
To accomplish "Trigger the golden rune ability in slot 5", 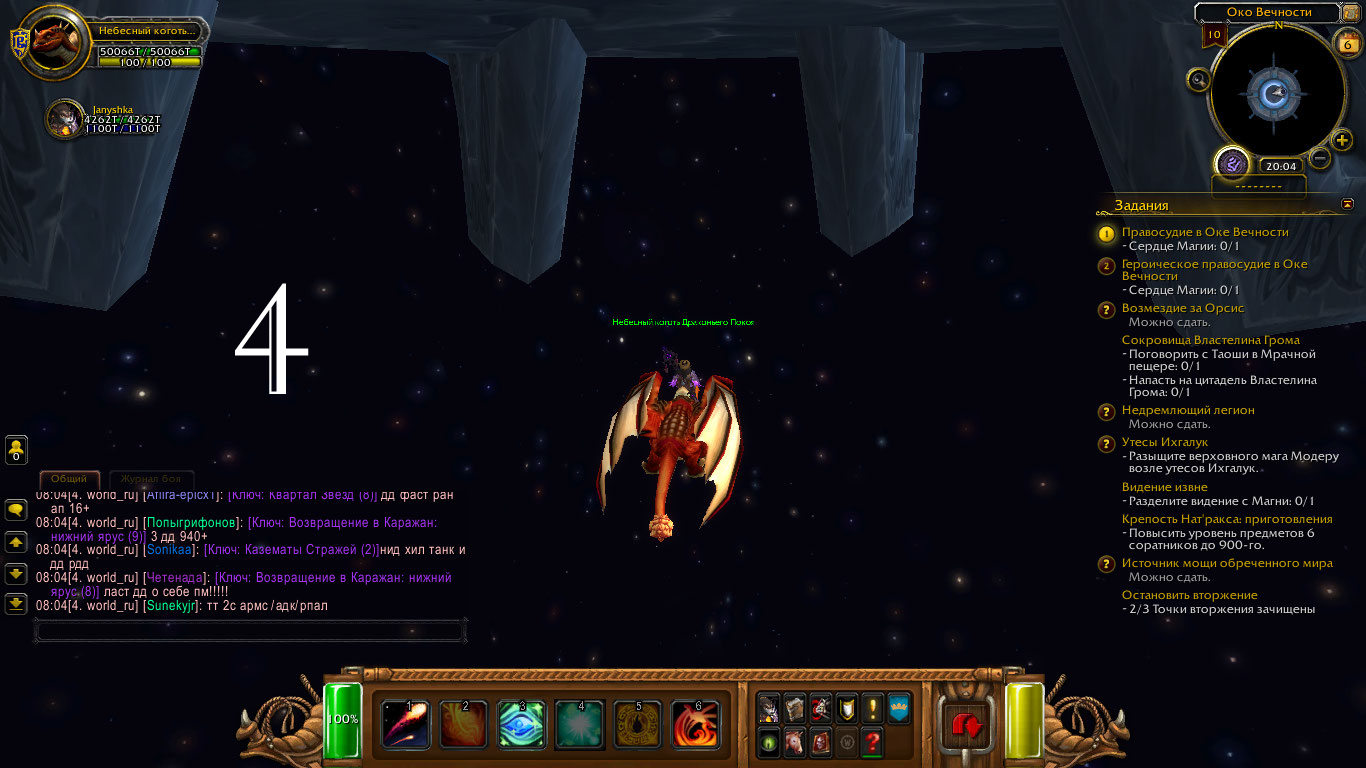I will [638, 724].
